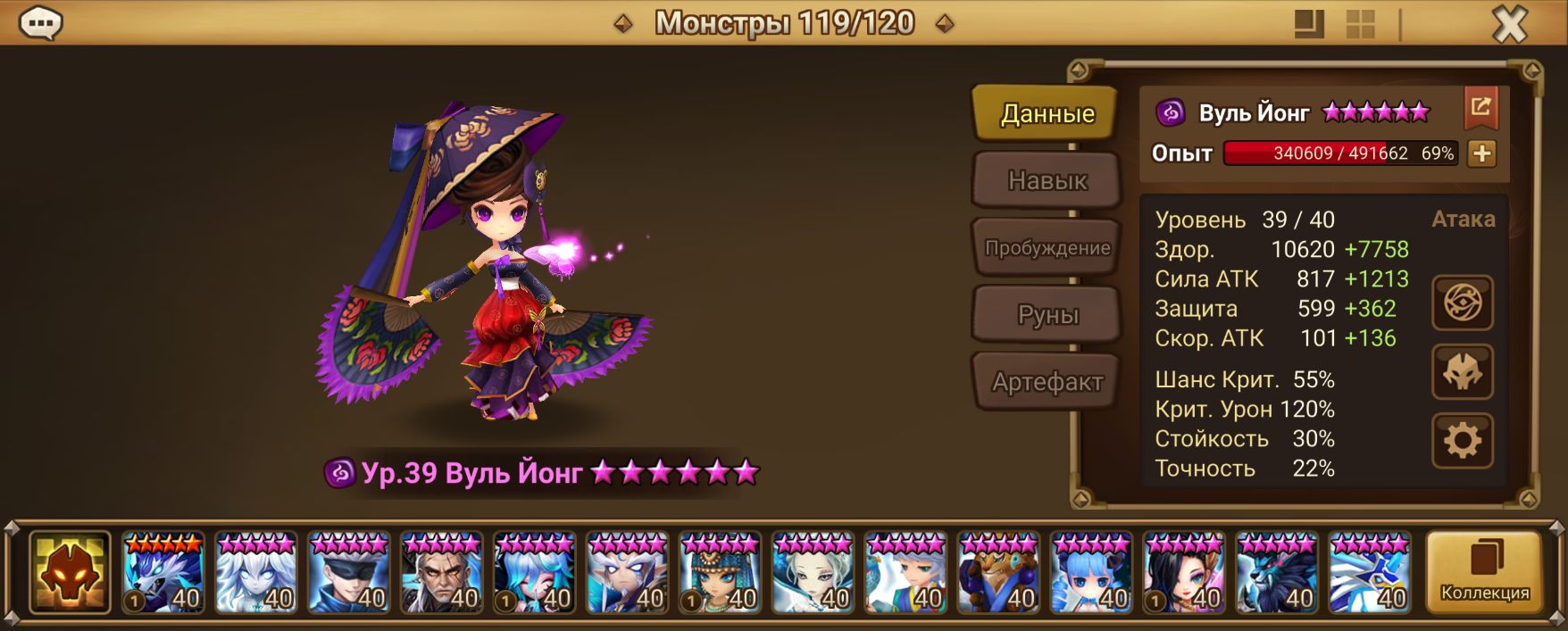The width and height of the screenshot is (1568, 631).
Task: Select the blindfolded monster portrait
Action: [349, 573]
